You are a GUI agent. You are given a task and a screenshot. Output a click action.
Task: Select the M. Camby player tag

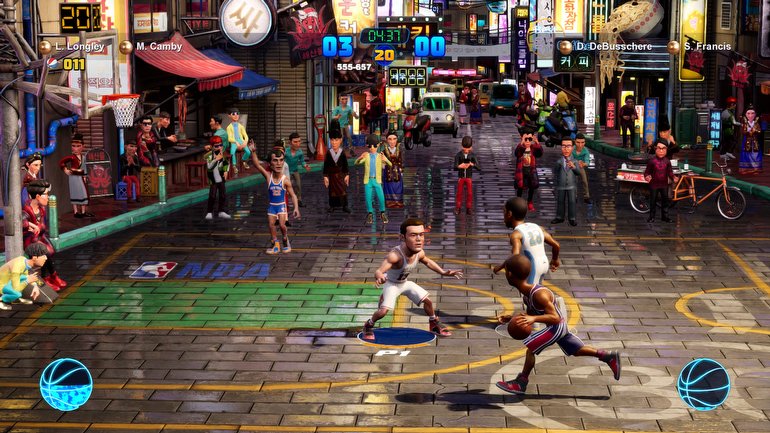[x=156, y=47]
